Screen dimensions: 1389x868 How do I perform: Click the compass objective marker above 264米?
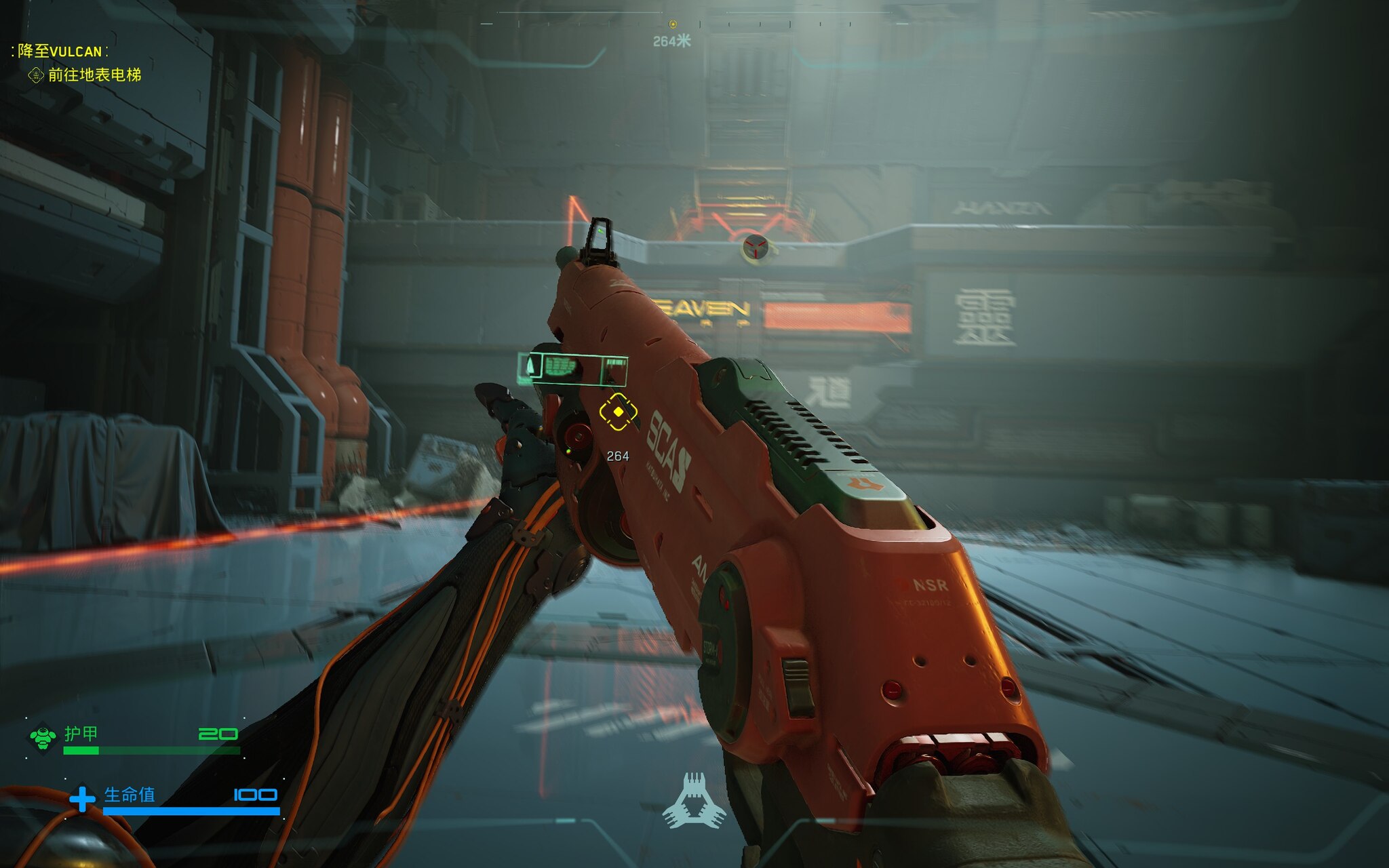click(672, 24)
